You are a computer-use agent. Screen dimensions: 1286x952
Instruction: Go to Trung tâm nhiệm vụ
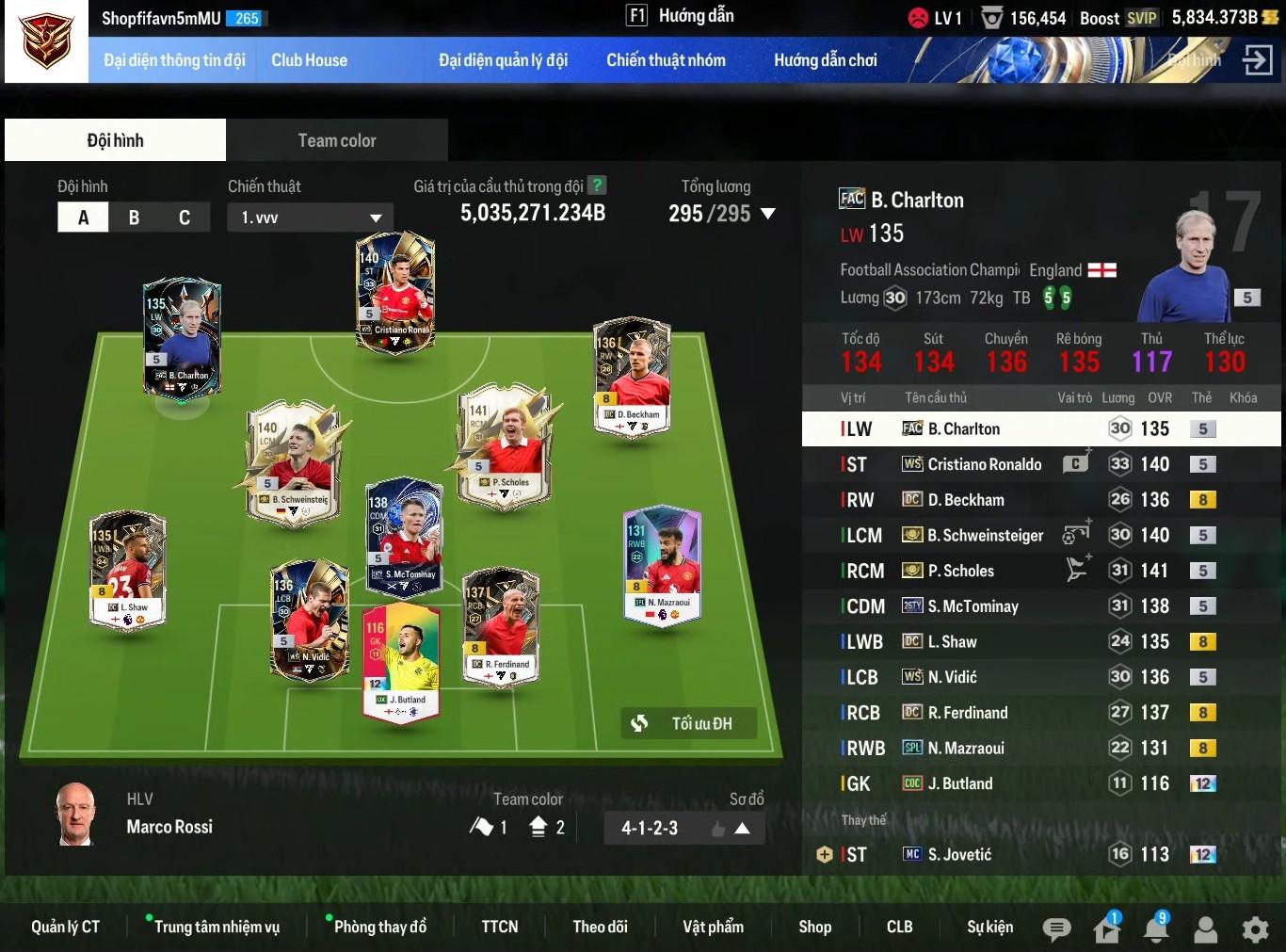pyautogui.click(x=217, y=927)
